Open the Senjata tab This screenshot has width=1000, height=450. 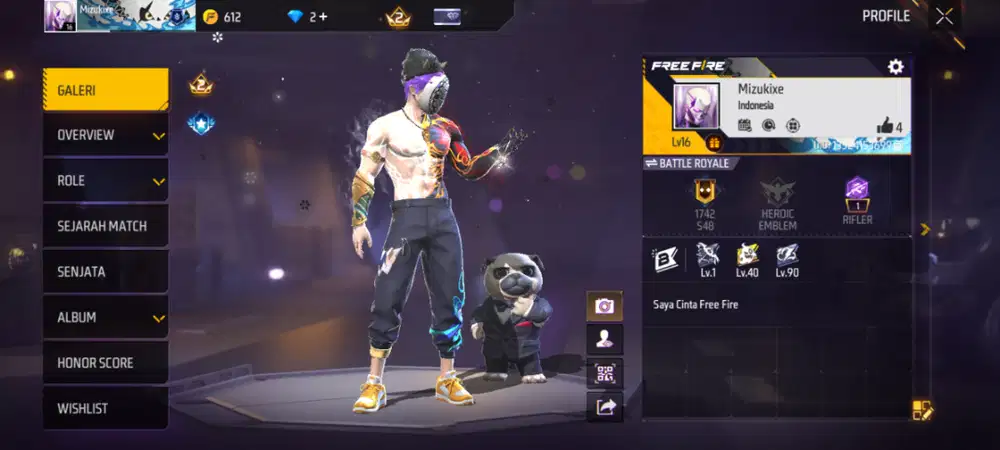[x=105, y=272]
